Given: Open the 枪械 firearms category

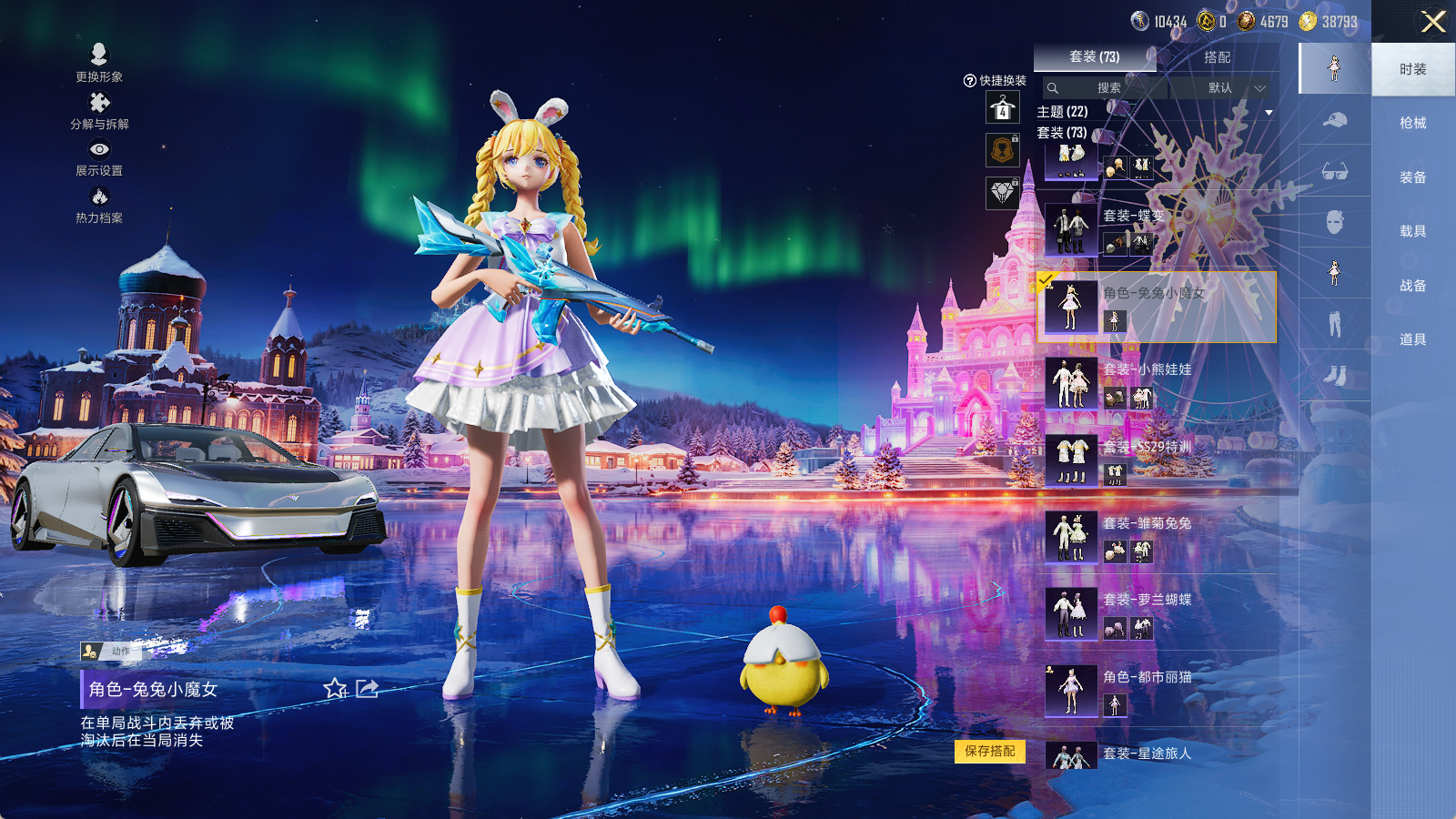Looking at the screenshot, I should pyautogui.click(x=1412, y=123).
